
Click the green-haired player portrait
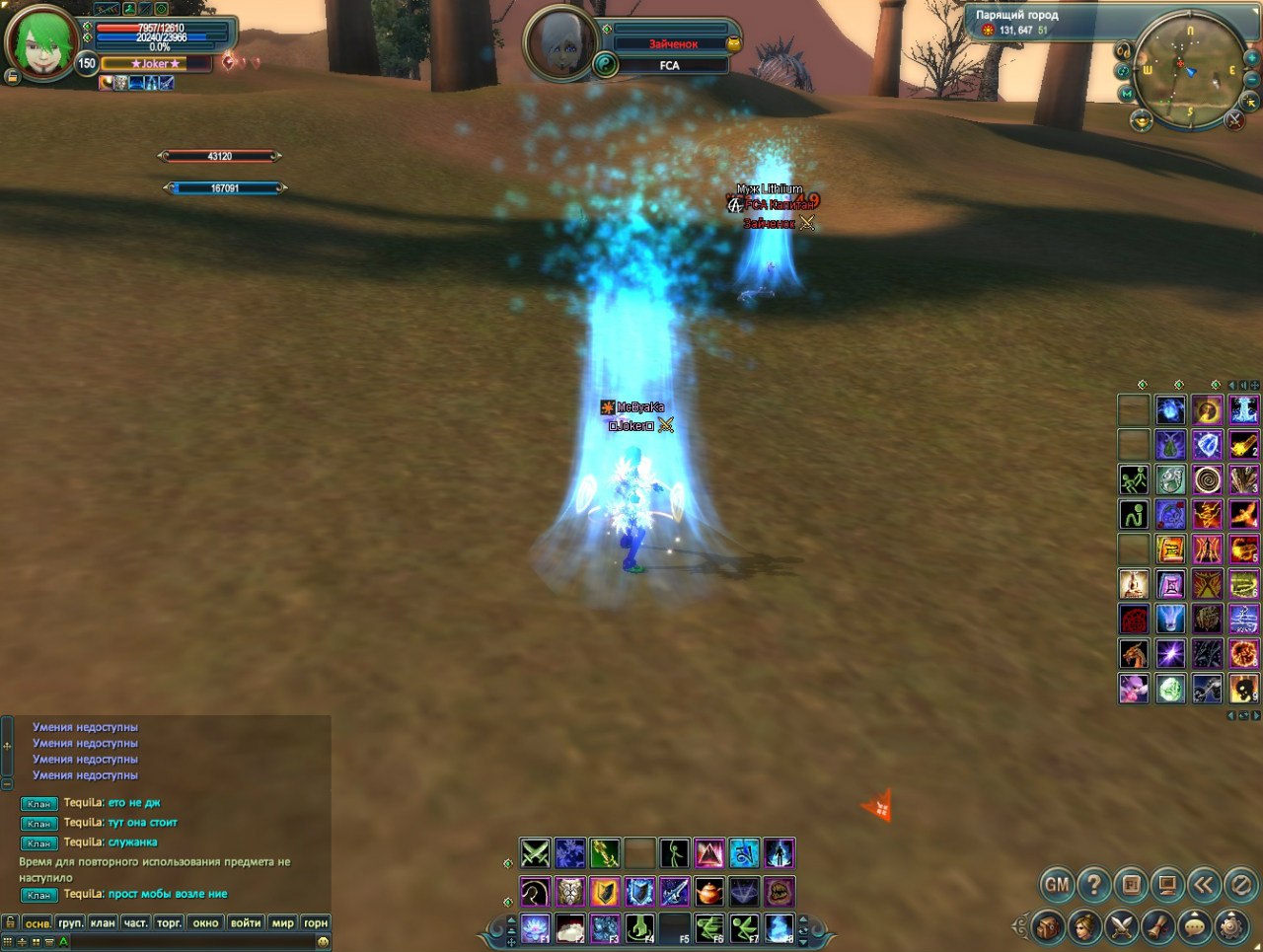[40, 44]
